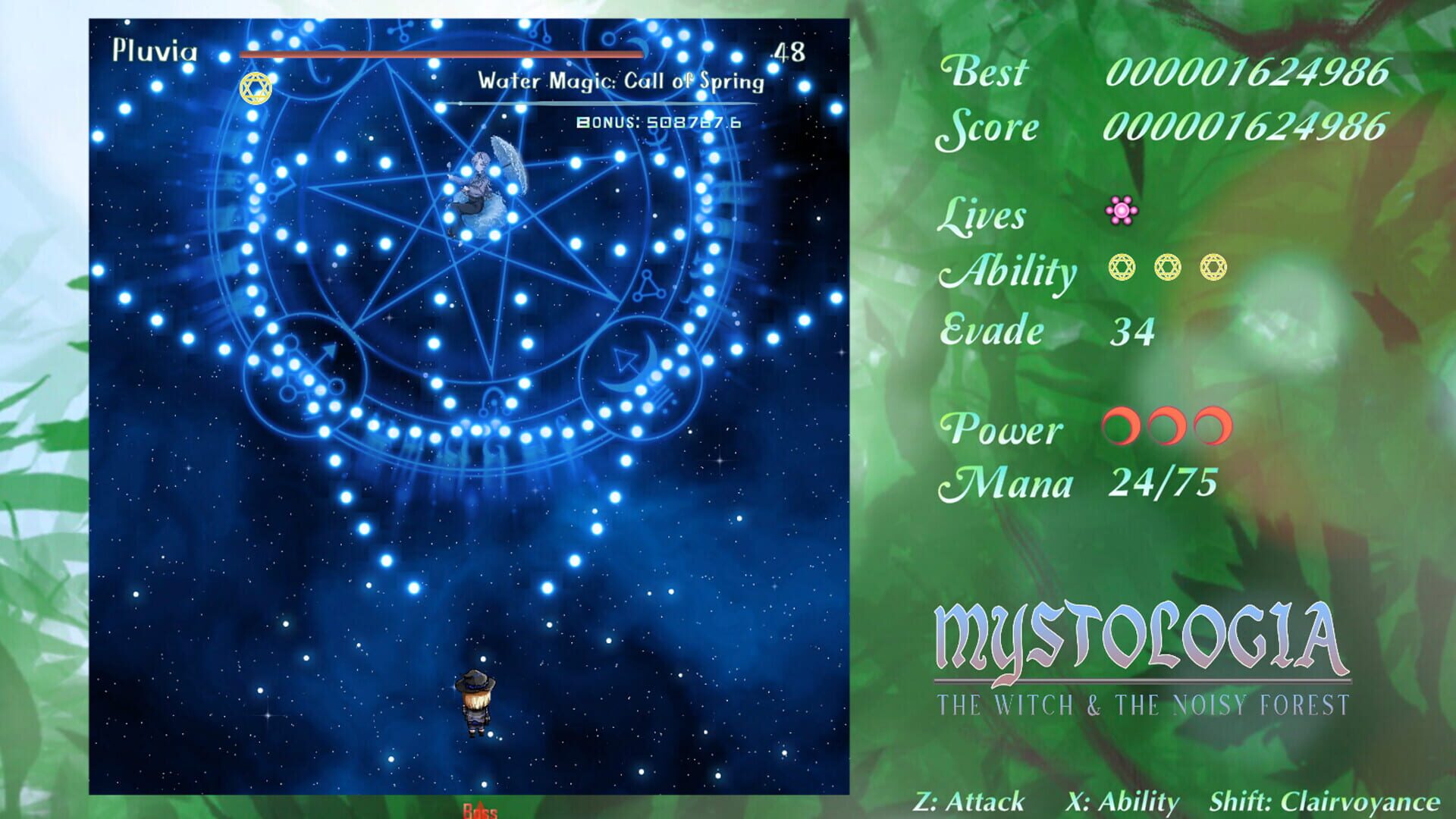Click the Pluvia boss name label
The height and width of the screenshot is (819, 1456).
click(155, 49)
